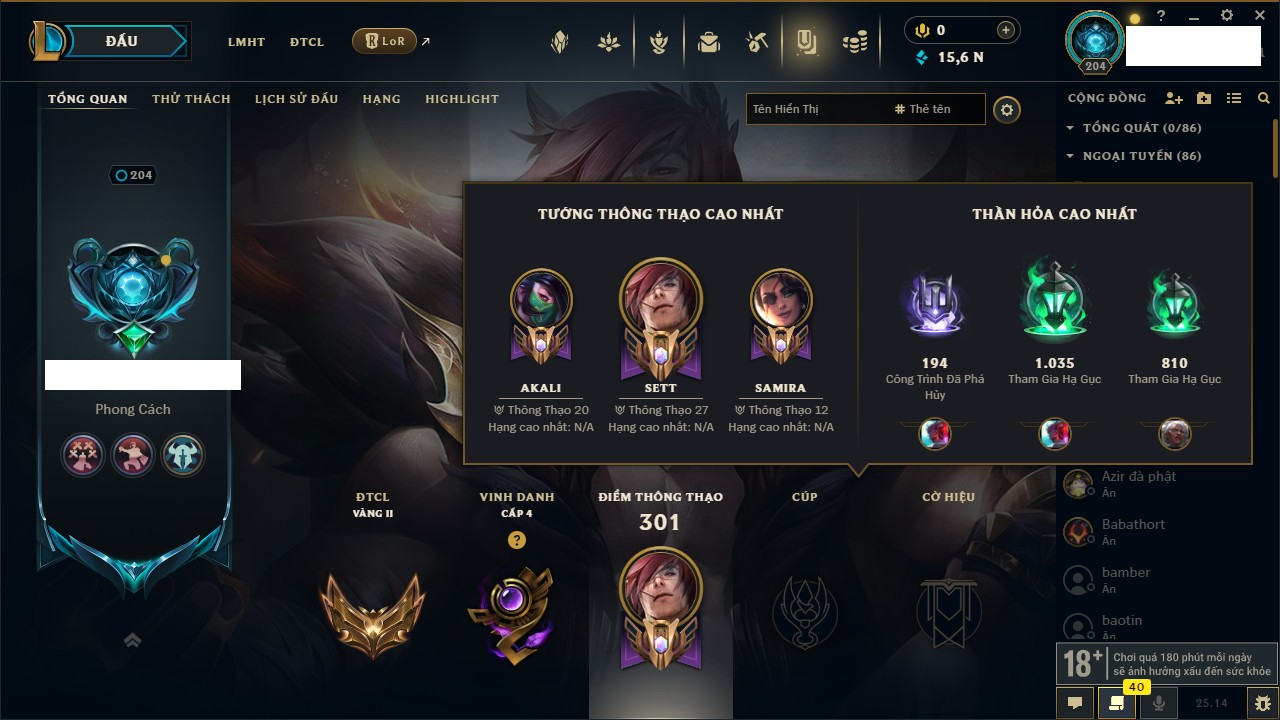1280x720 pixels.
Task: Open the Highlight tab
Action: coord(461,99)
